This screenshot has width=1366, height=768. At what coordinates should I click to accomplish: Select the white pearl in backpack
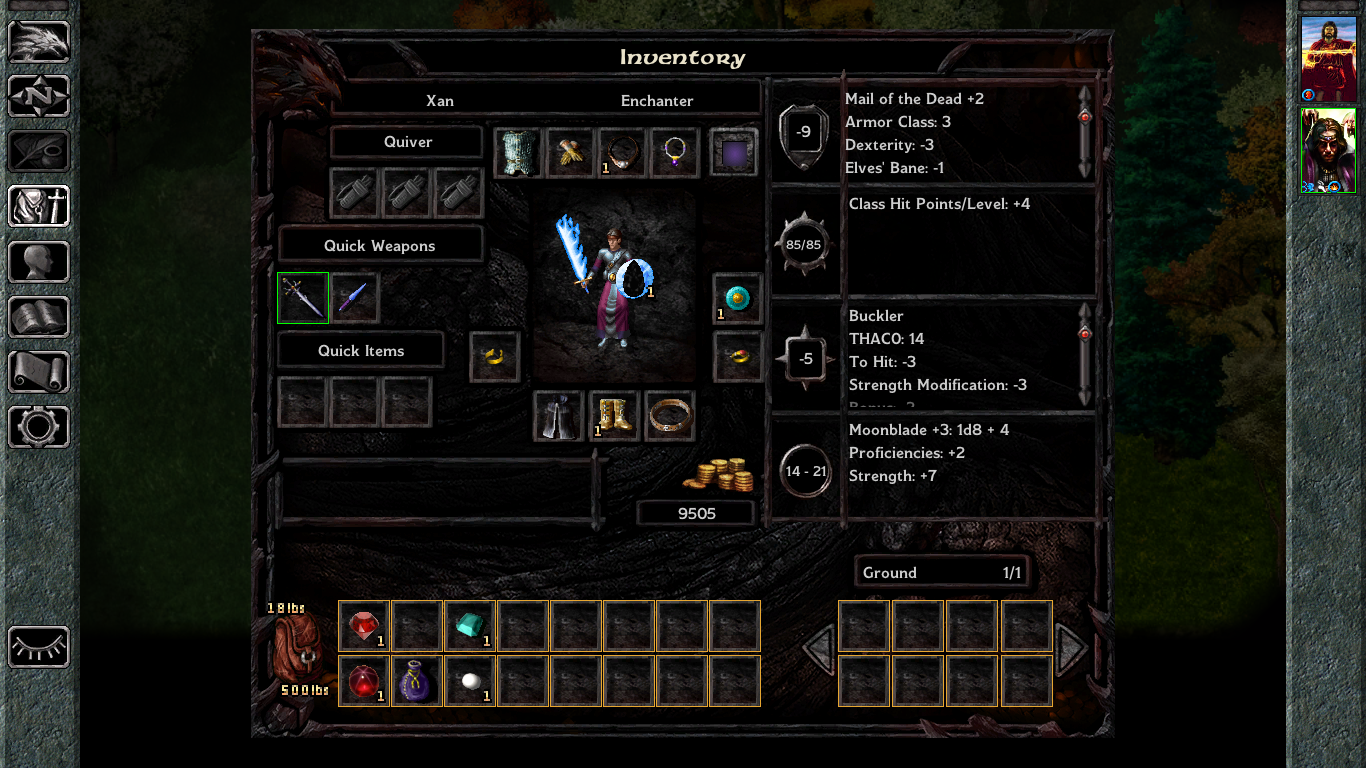click(x=470, y=681)
